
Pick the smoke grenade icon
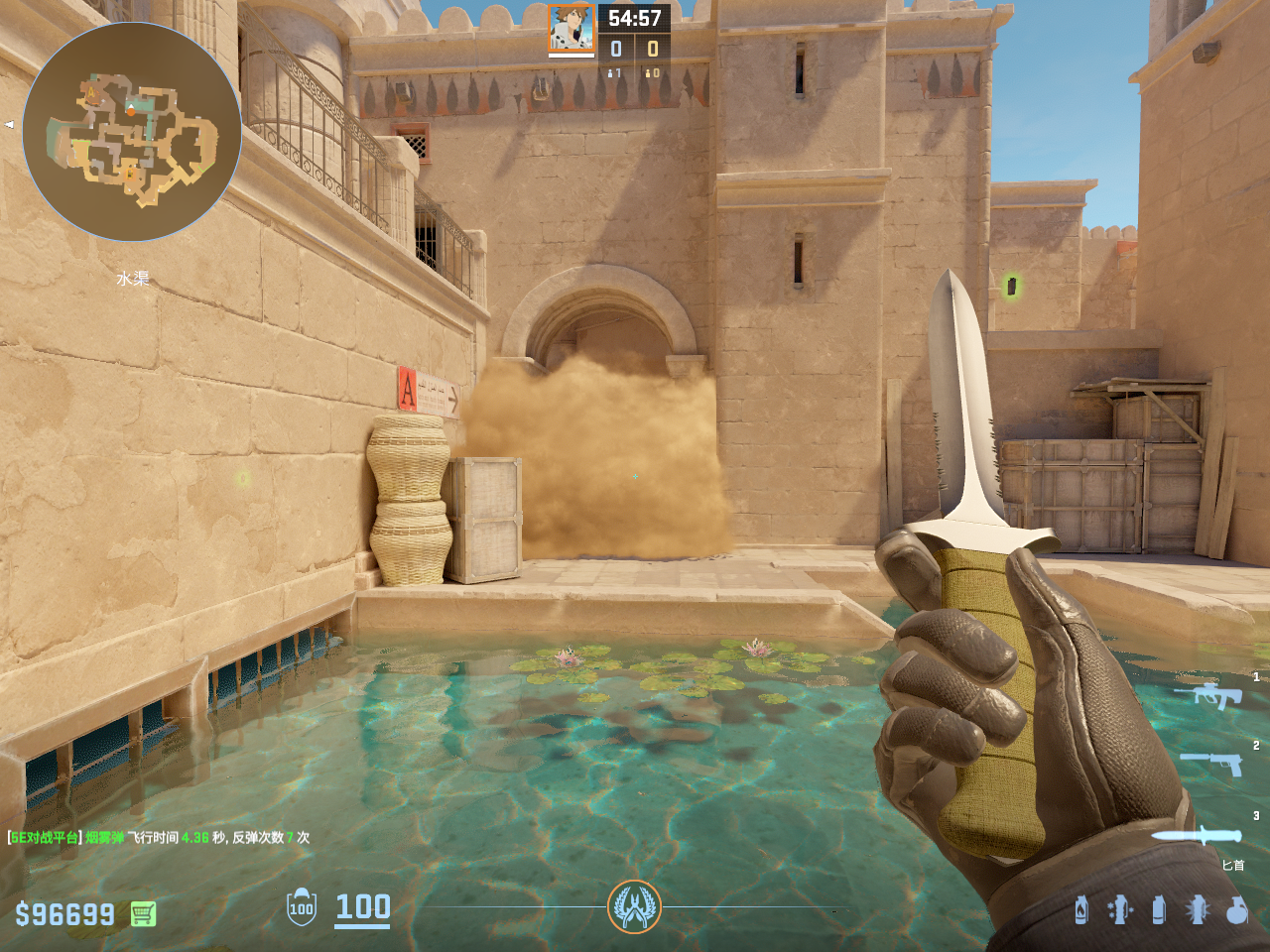[x=1158, y=909]
